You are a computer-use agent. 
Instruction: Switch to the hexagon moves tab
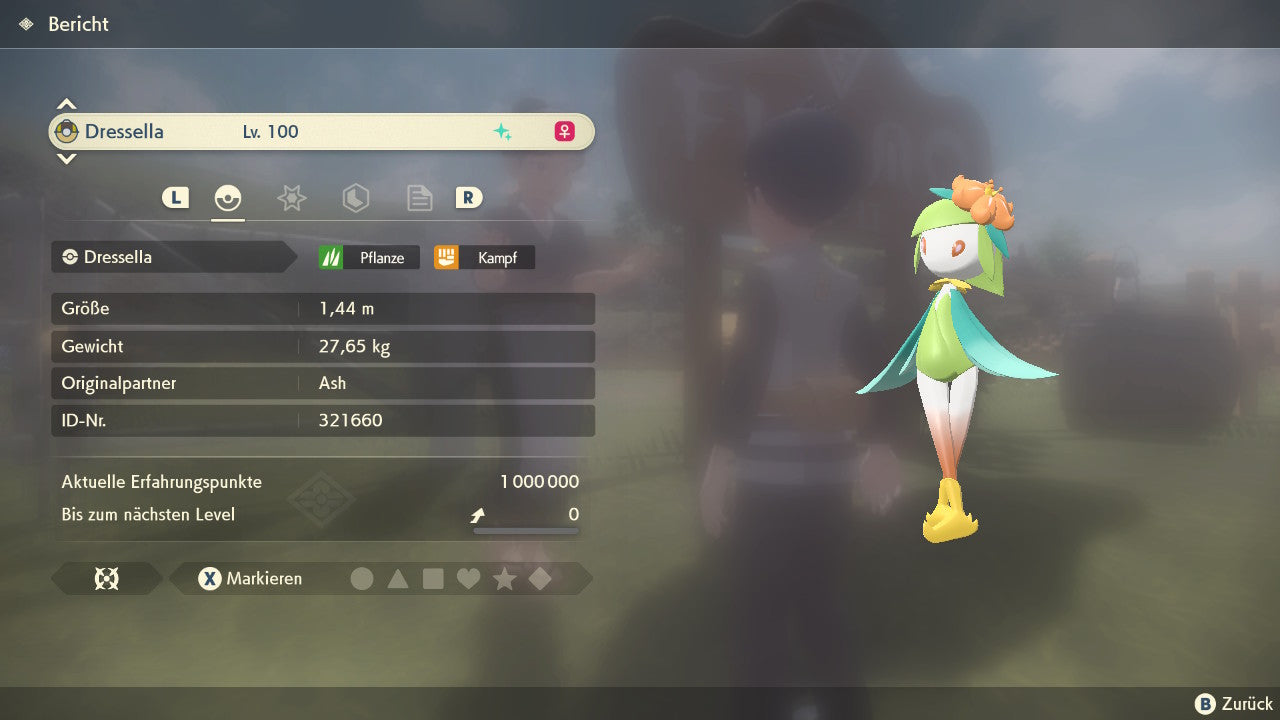point(355,198)
